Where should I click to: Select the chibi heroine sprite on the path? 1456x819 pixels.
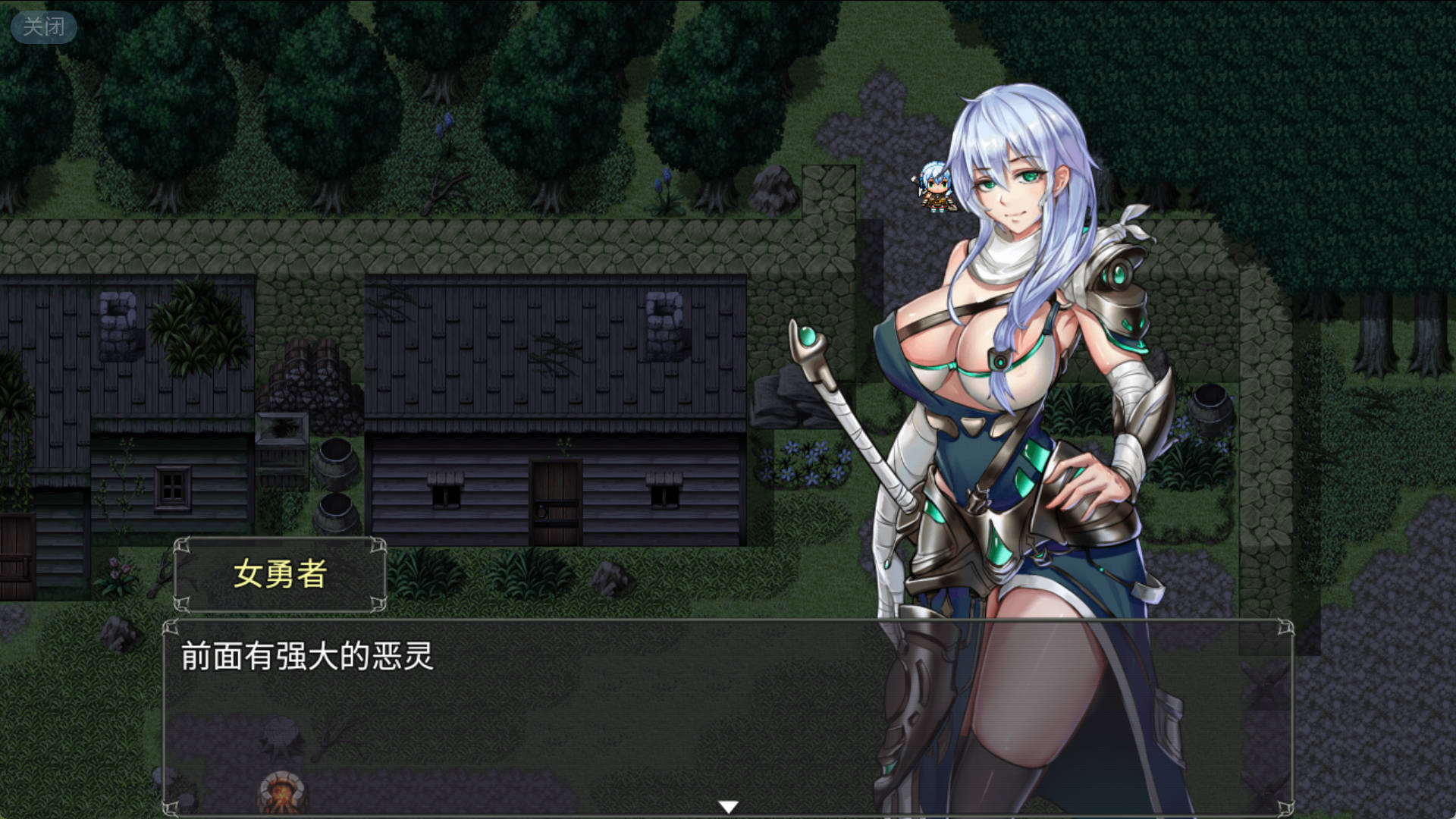click(934, 190)
